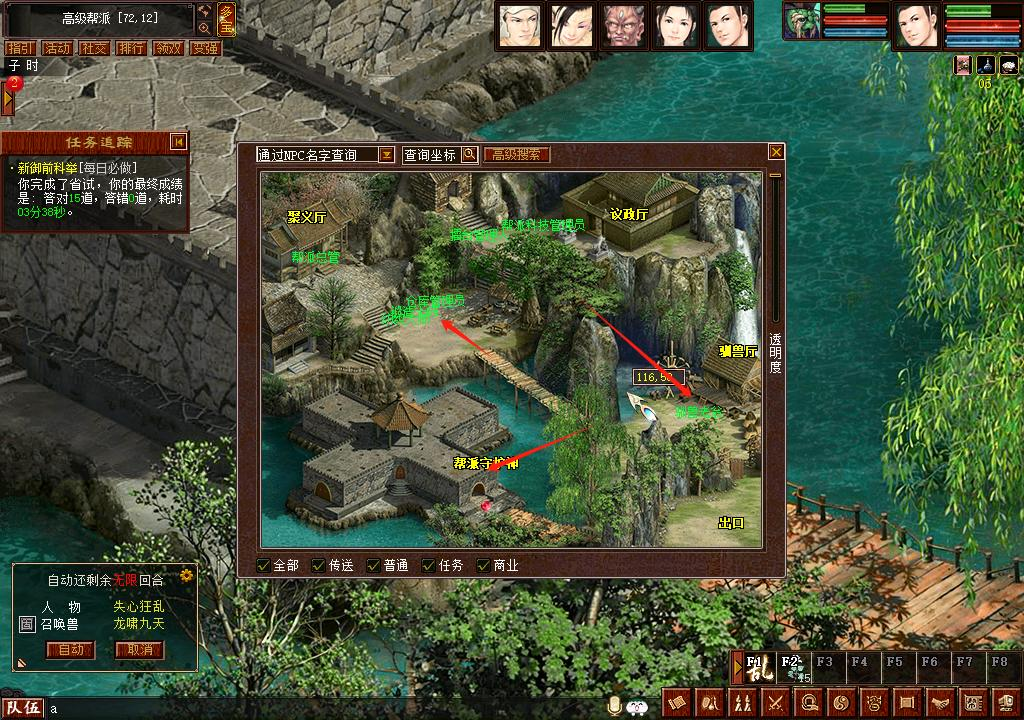Open 高级搜索 advanced search
The height and width of the screenshot is (720, 1024).
coord(517,155)
